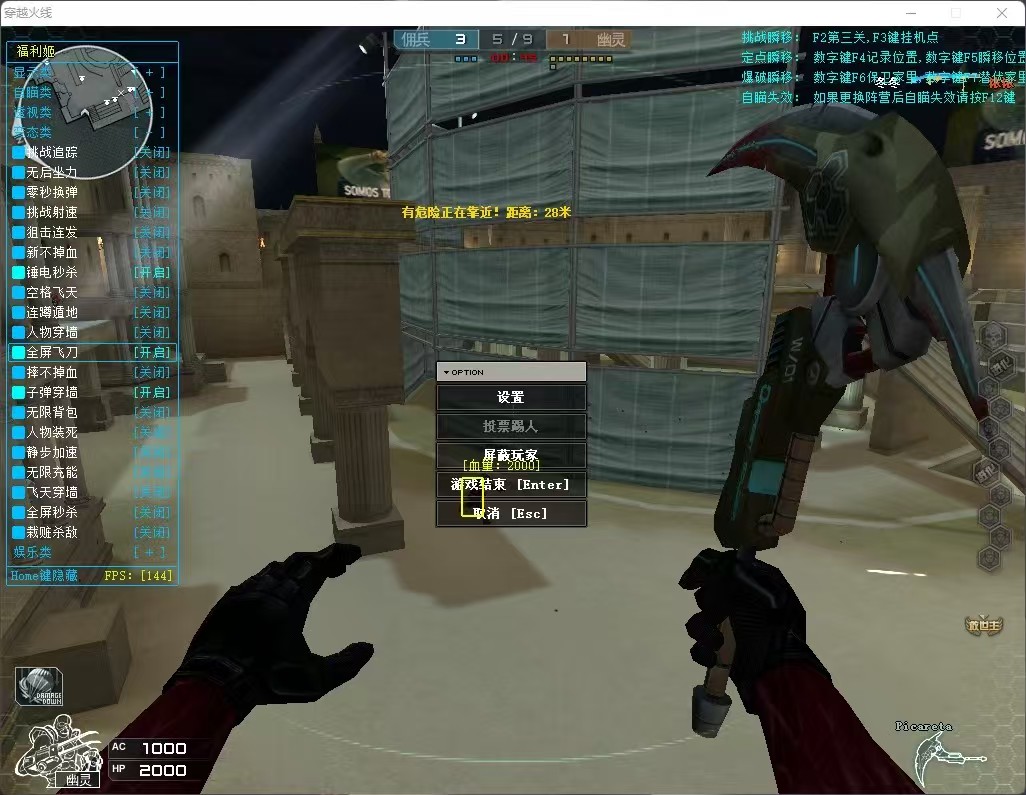This screenshot has width=1026, height=795.
Task: Select 游戏结束 to end the game
Action: (x=511, y=484)
